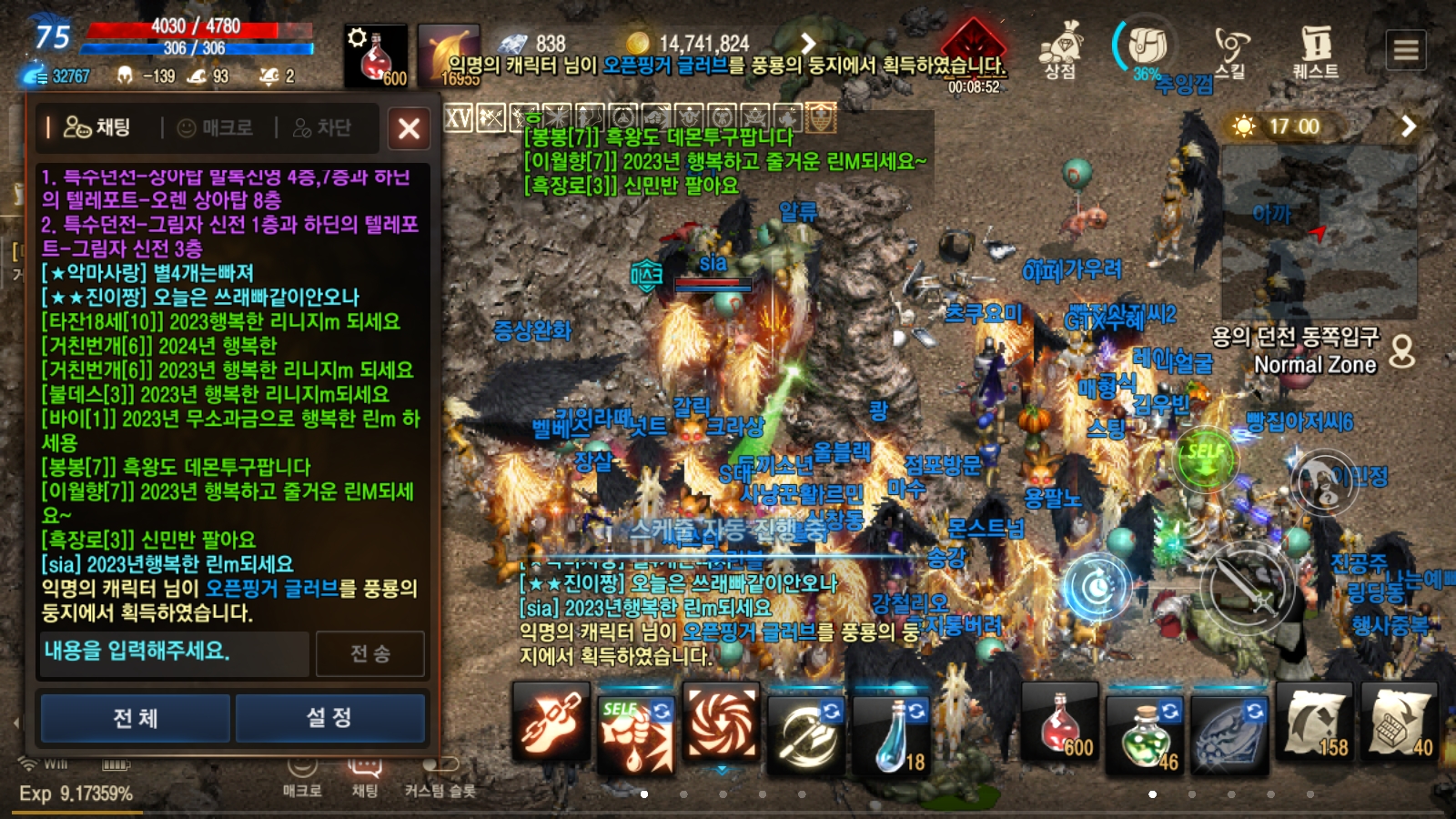
Task: Open chat 설정 settings
Action: coord(329,718)
